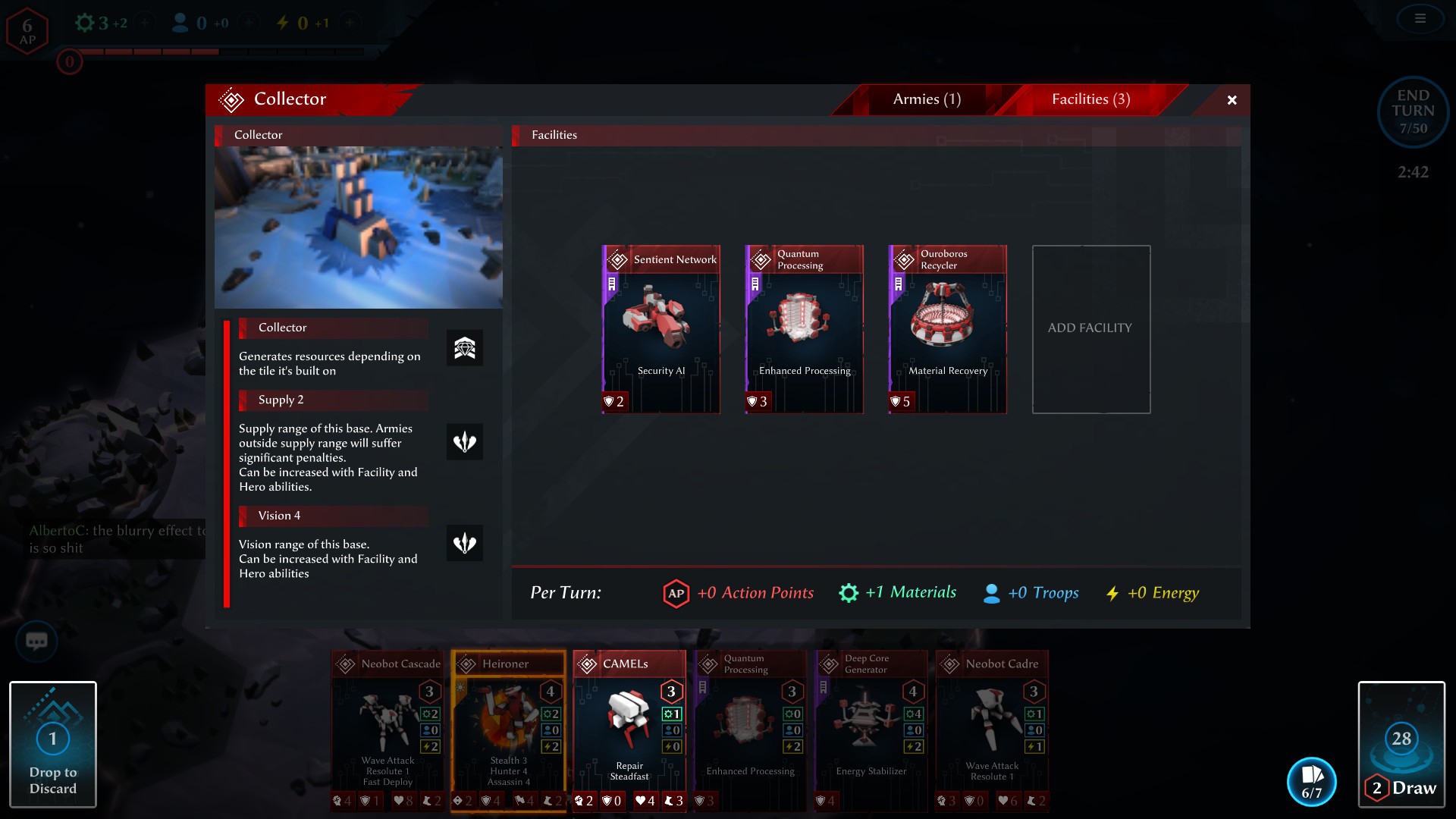The image size is (1456, 819).
Task: Select the Sentient Network facility card
Action: point(661,329)
